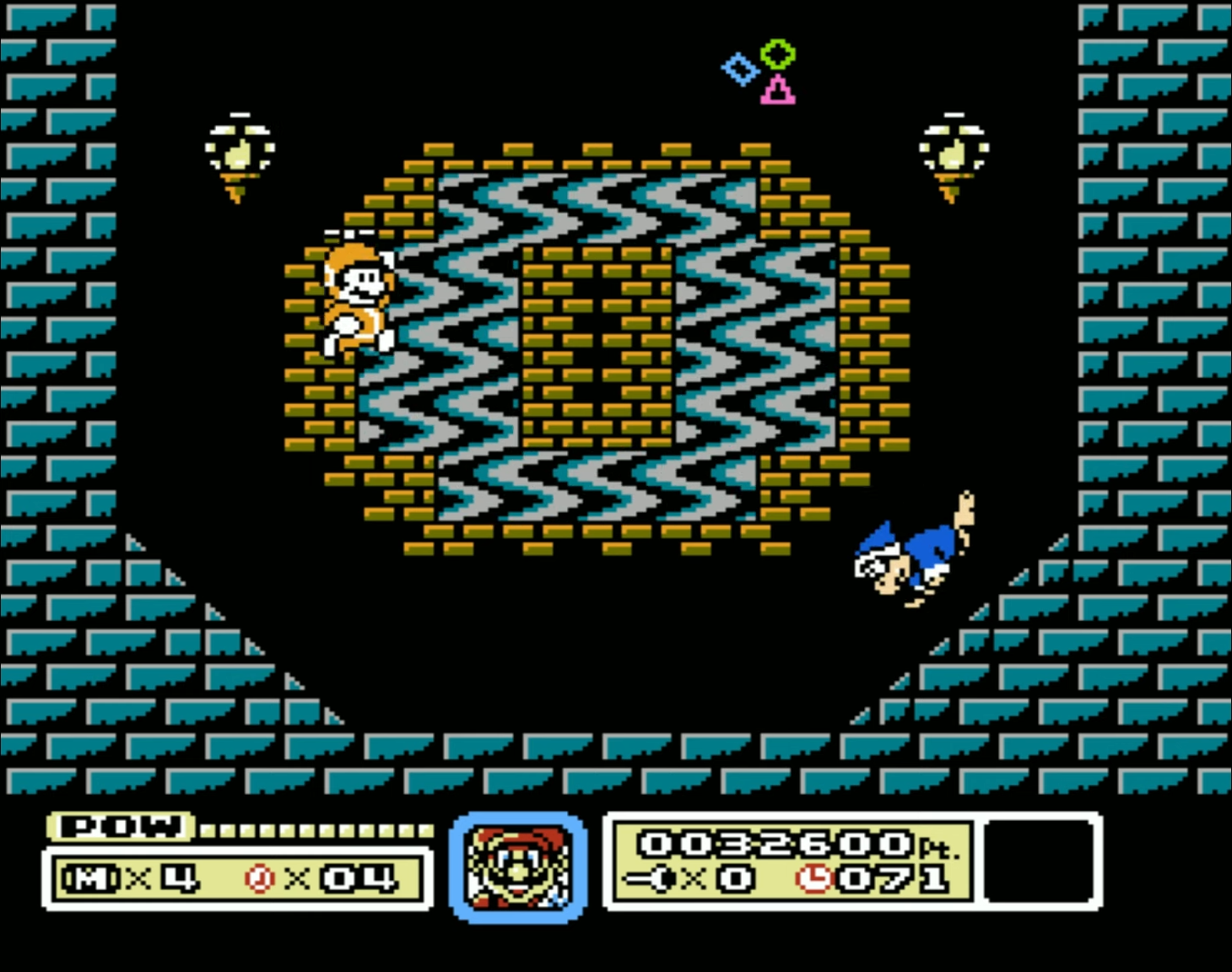Select the left hanging lantern
The height and width of the screenshot is (972, 1232).
[239, 152]
